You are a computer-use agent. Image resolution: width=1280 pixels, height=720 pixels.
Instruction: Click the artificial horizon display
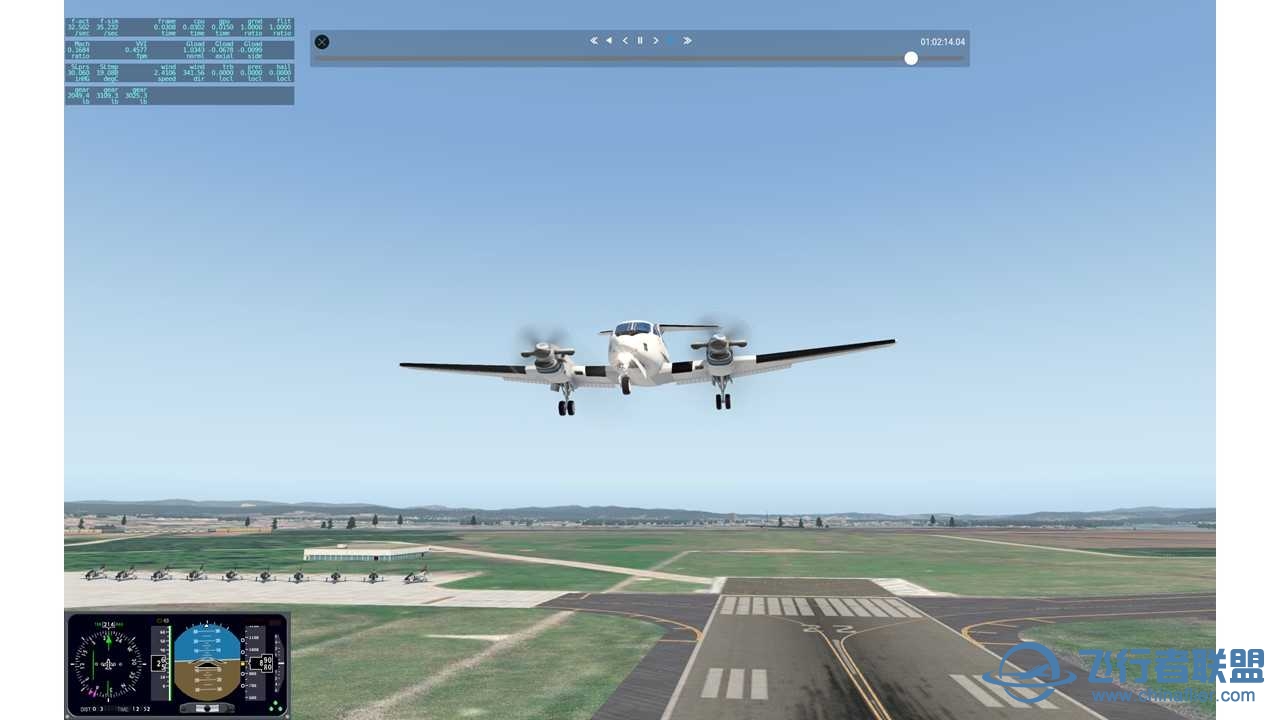click(209, 660)
